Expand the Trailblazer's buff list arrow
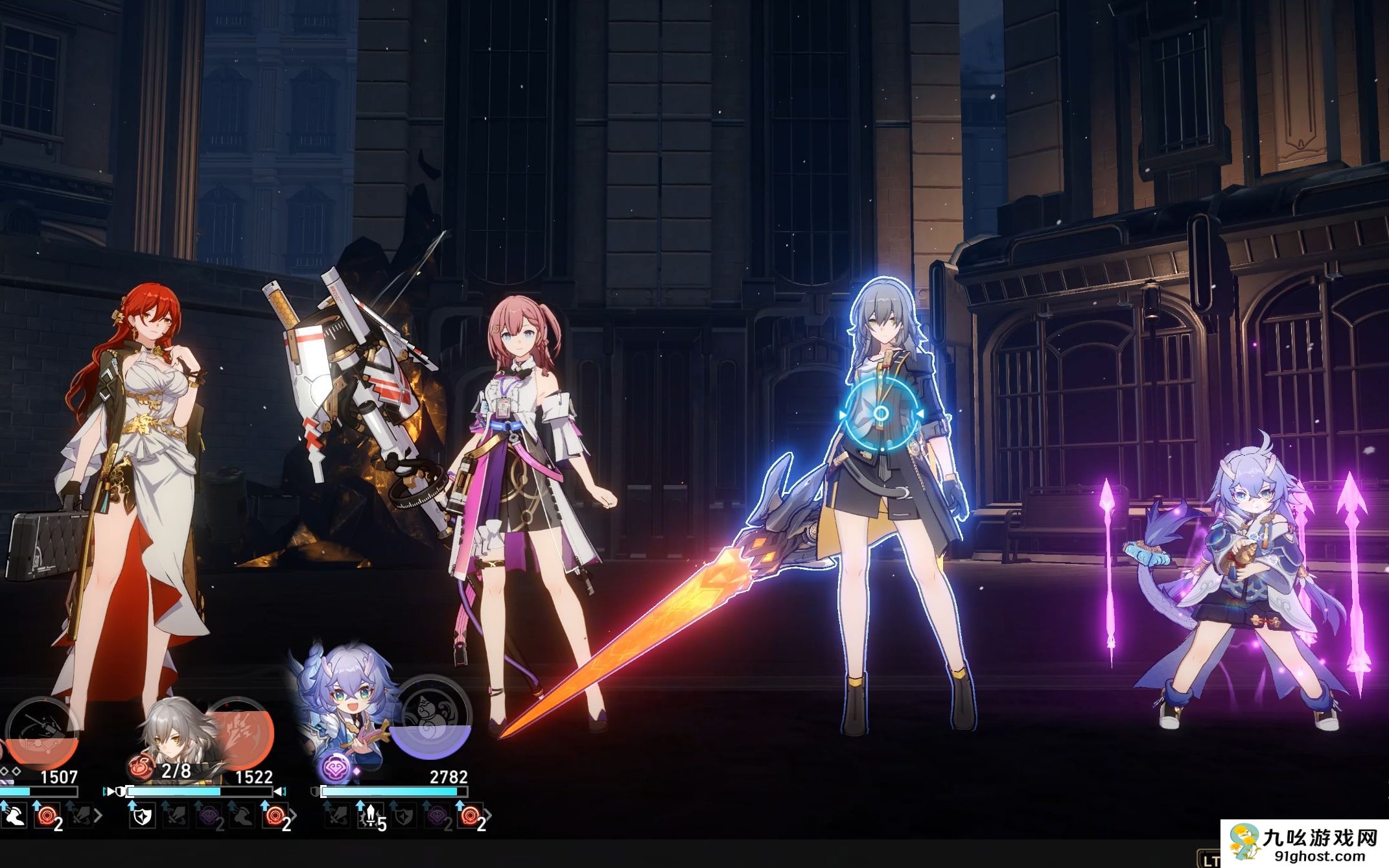Image resolution: width=1389 pixels, height=868 pixels. tap(294, 815)
